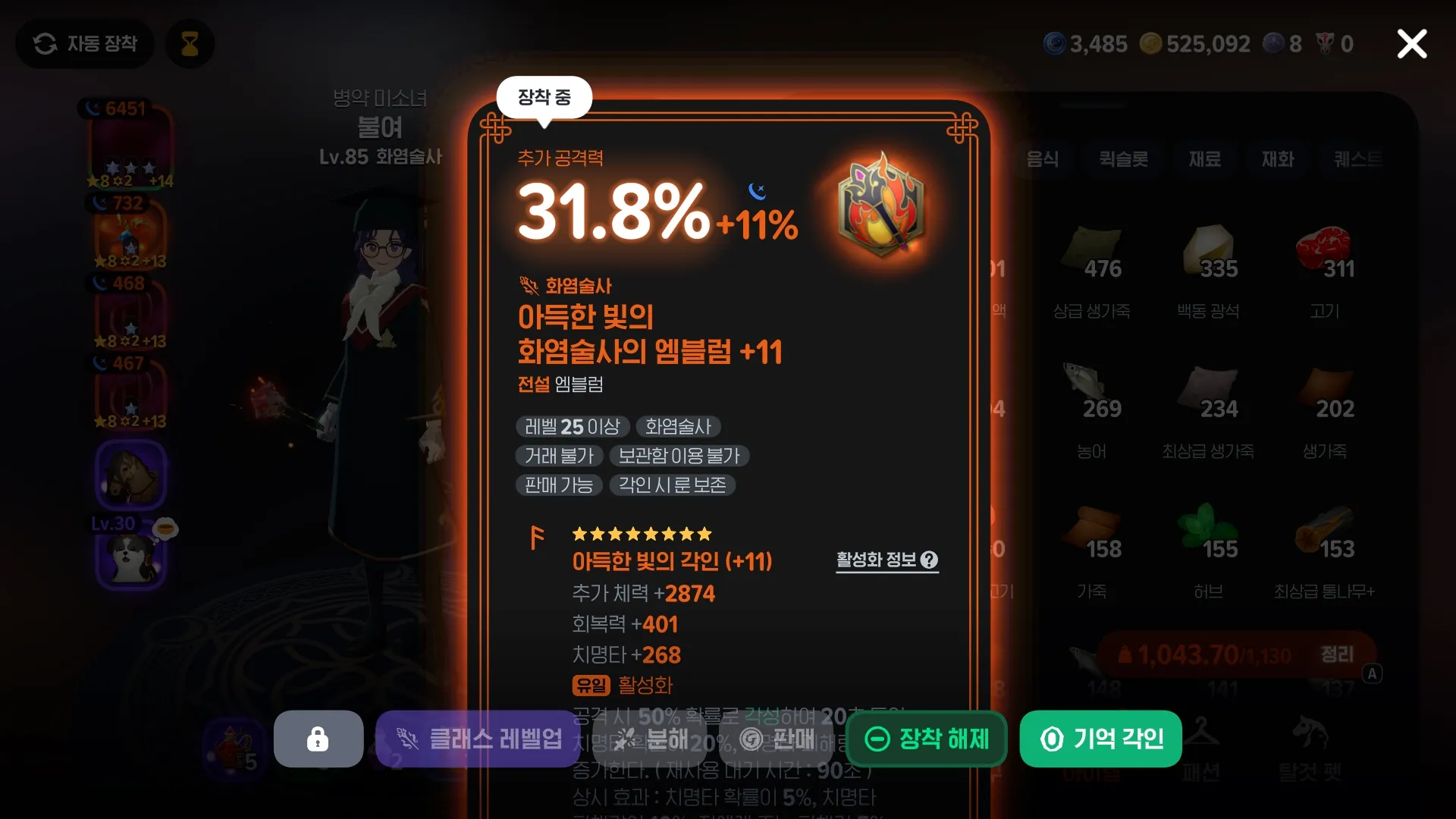Click the circular arrows on 자동 장착

tap(47, 43)
